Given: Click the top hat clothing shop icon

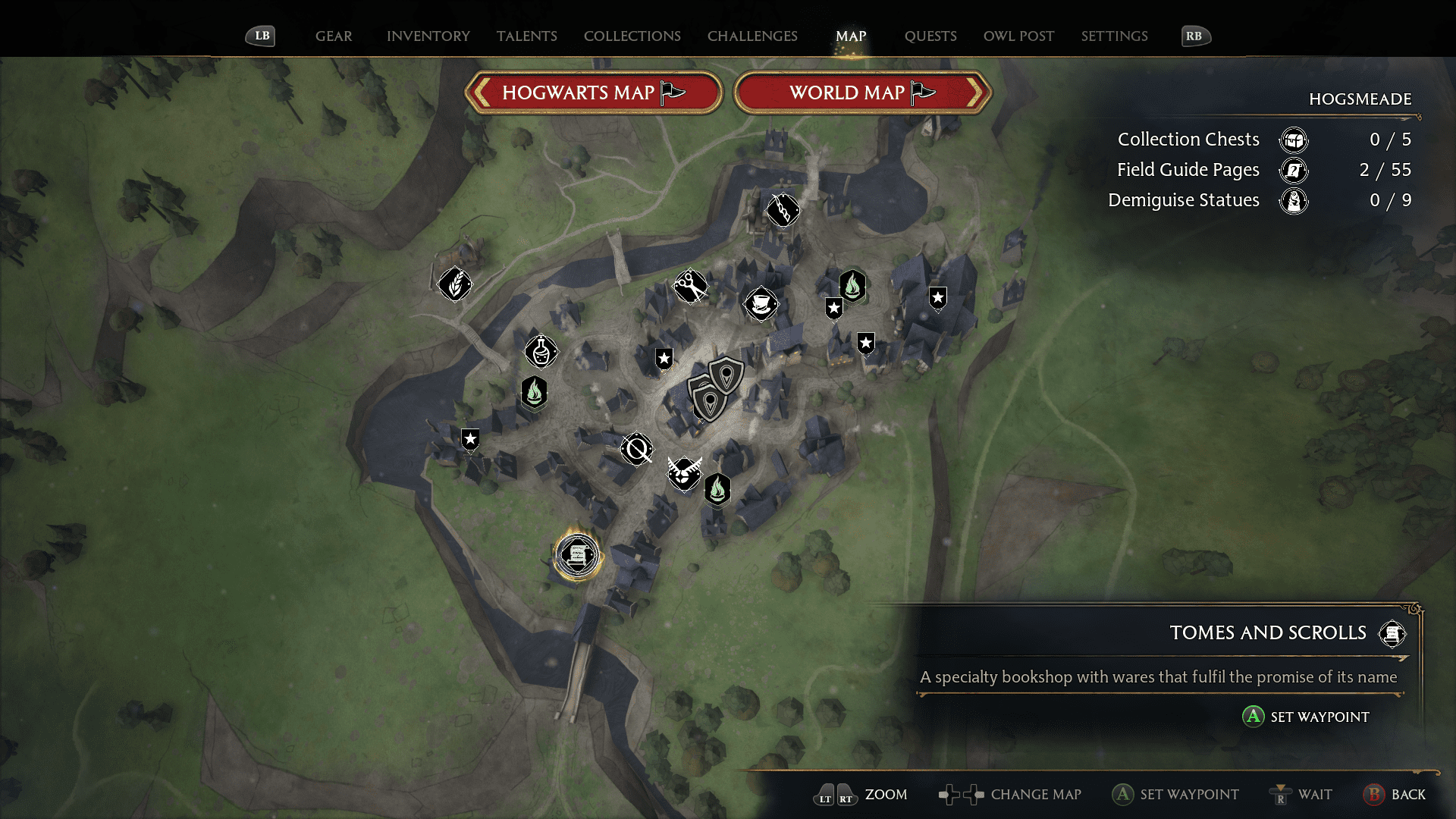Looking at the screenshot, I should coord(761,304).
